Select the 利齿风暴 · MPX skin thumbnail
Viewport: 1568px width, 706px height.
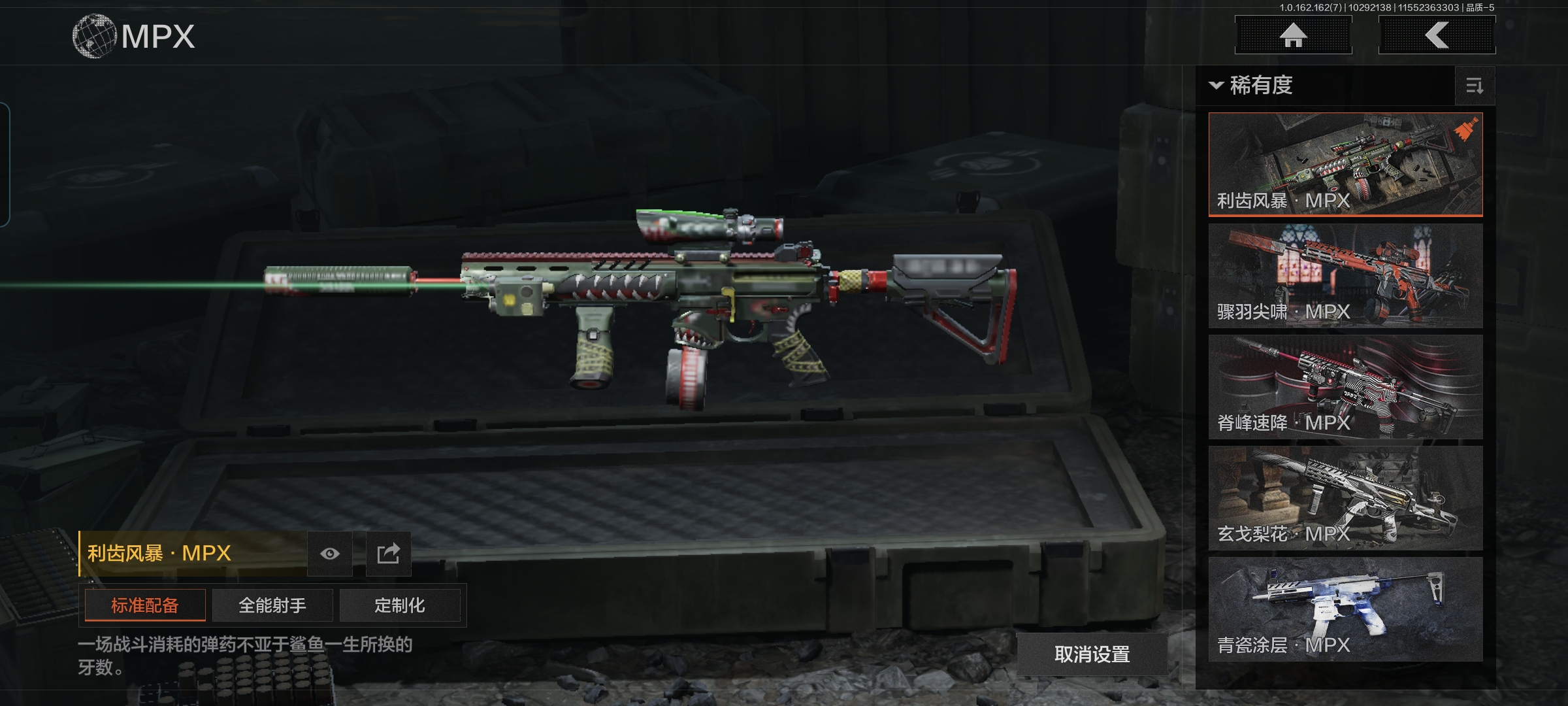click(x=1345, y=164)
